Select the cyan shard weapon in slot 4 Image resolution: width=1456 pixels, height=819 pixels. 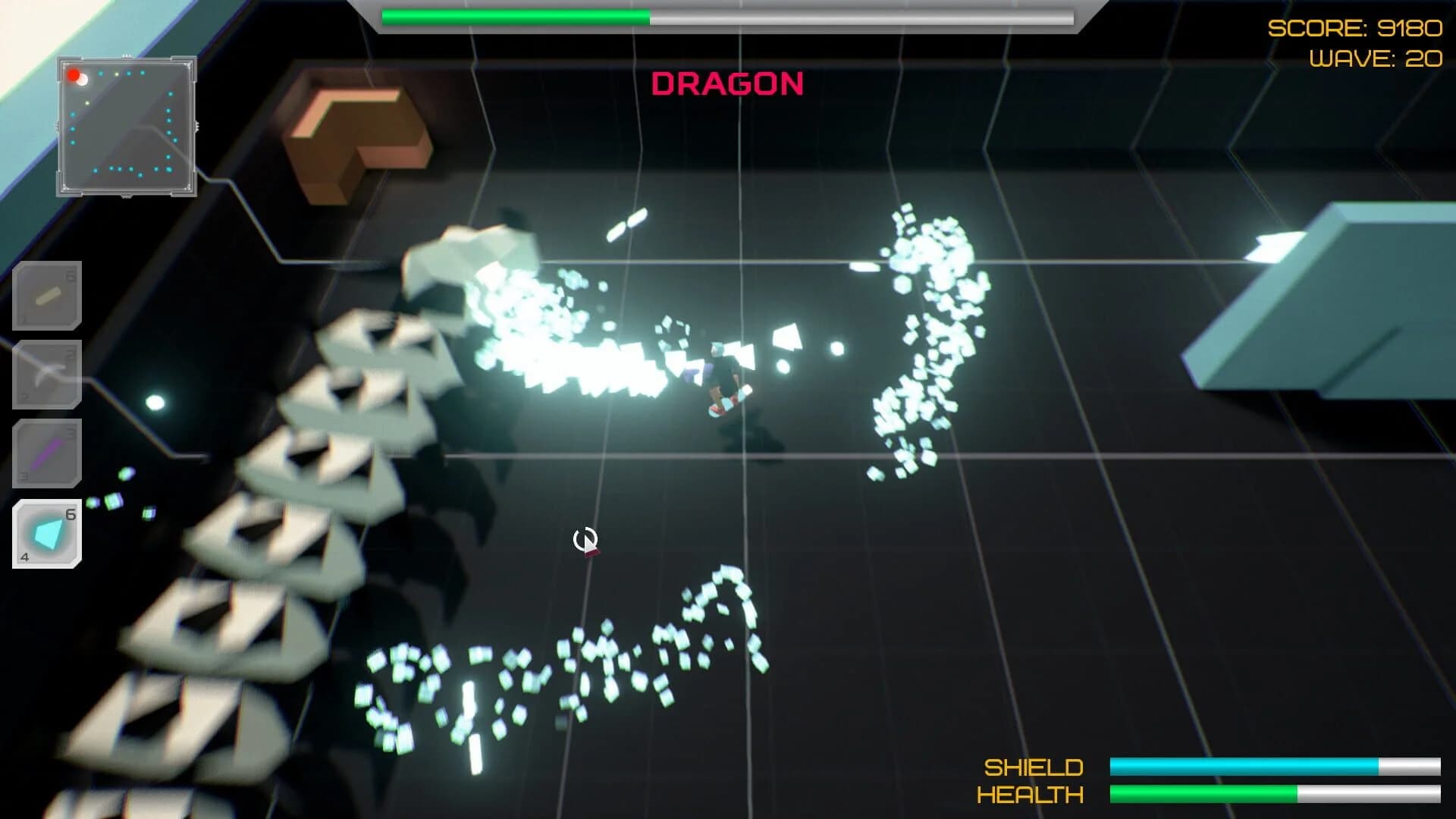47,533
